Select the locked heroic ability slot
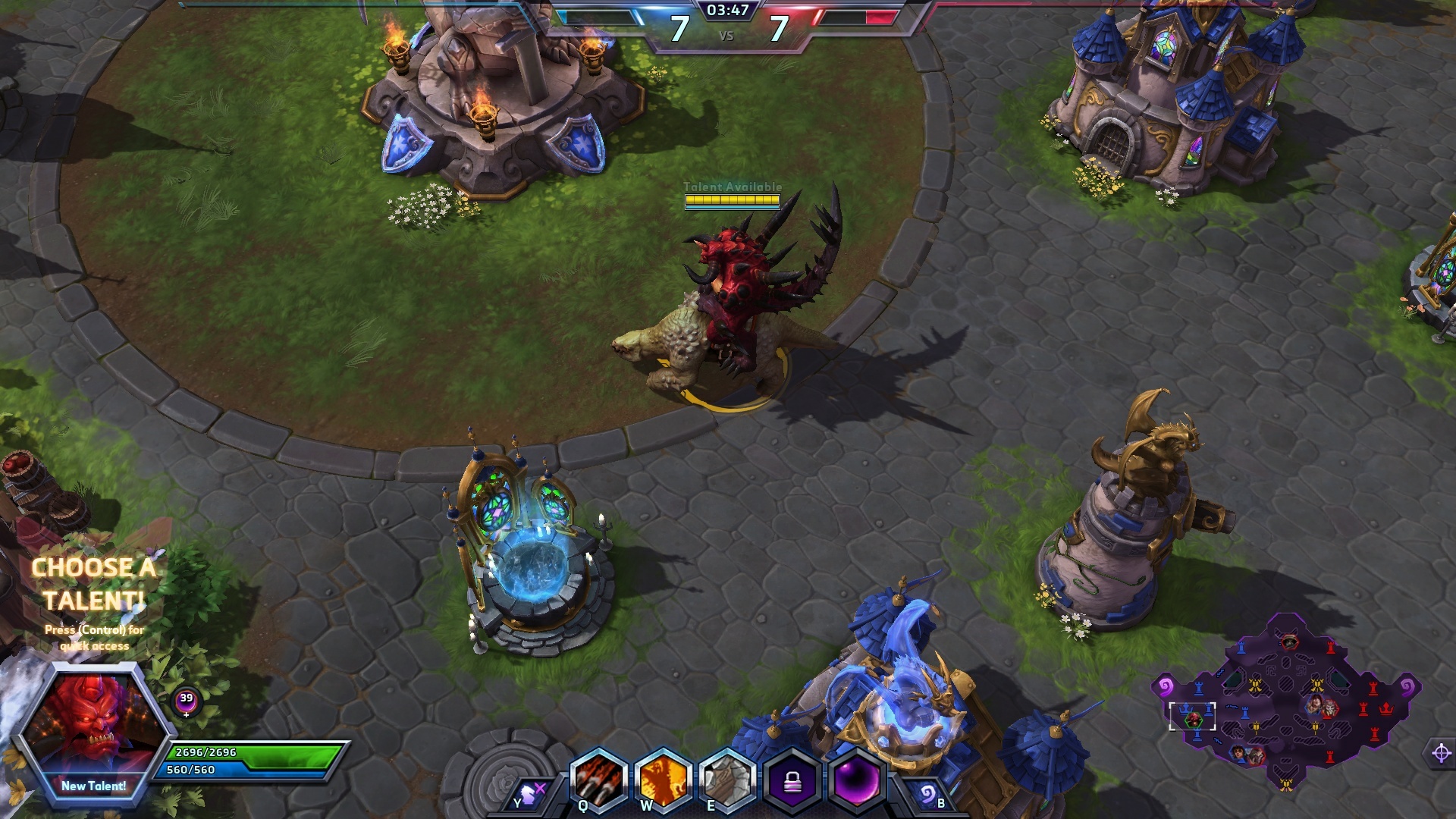The width and height of the screenshot is (1456, 819). 792,780
